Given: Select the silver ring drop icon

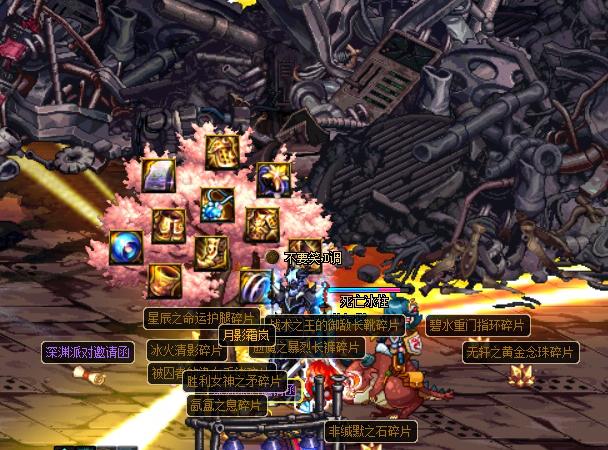Looking at the screenshot, I should coord(254,285).
